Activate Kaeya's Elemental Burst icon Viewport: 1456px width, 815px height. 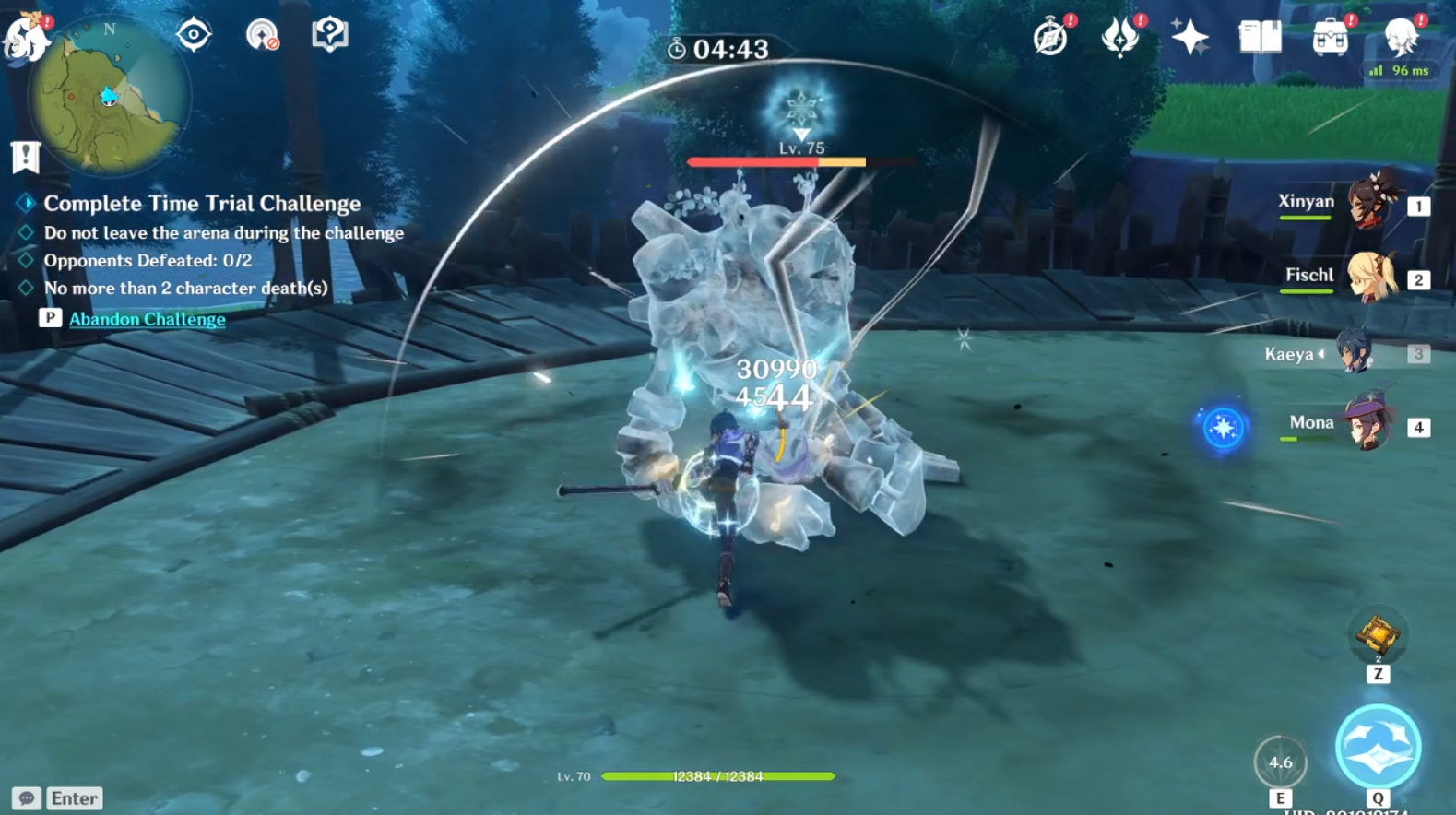[1378, 747]
